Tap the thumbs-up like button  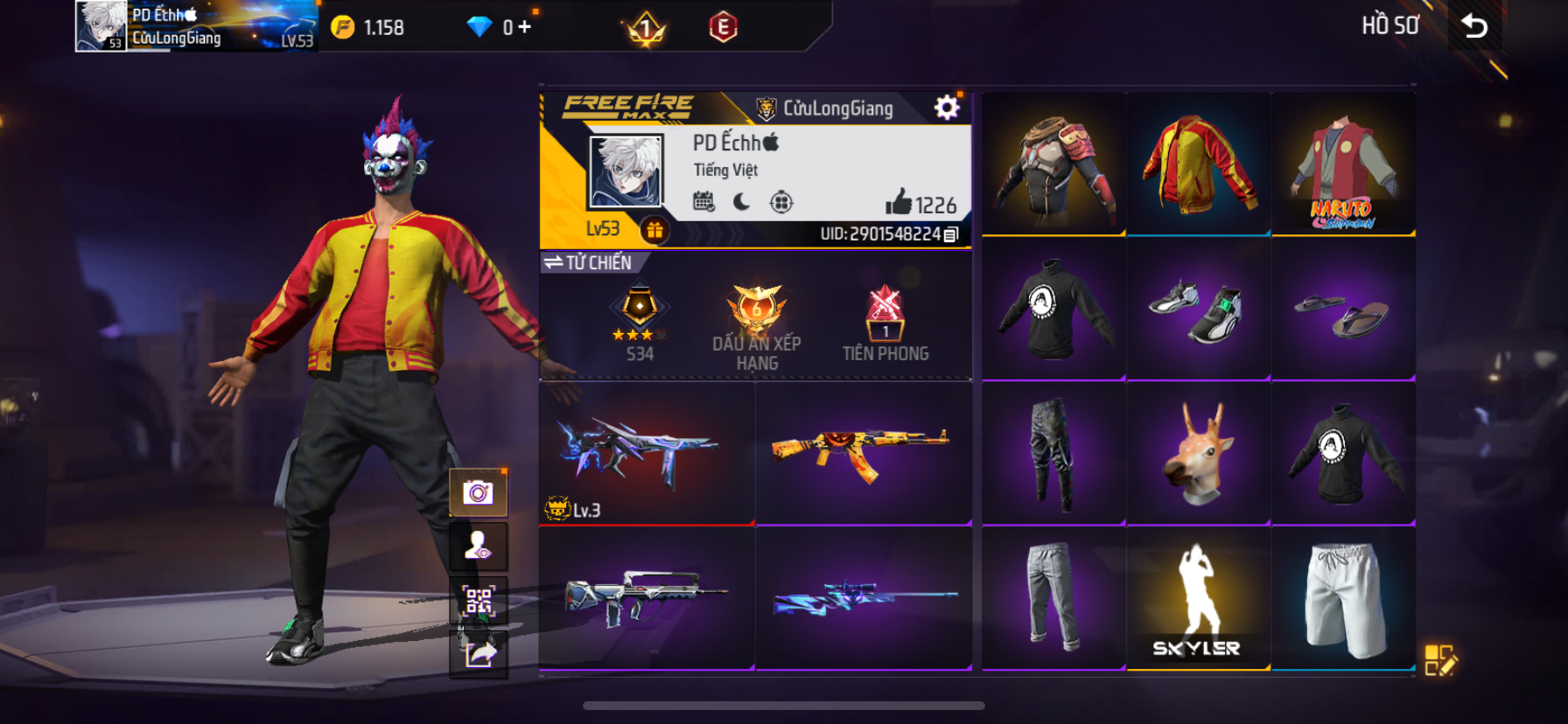899,203
